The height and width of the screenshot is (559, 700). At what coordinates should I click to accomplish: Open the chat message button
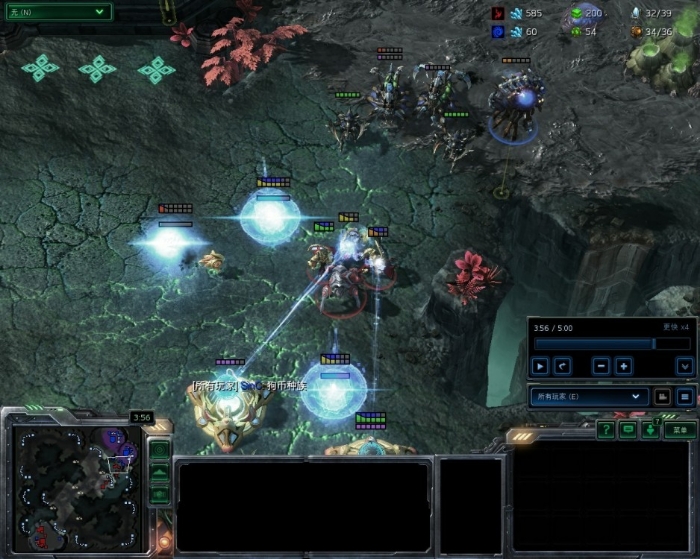[x=628, y=429]
